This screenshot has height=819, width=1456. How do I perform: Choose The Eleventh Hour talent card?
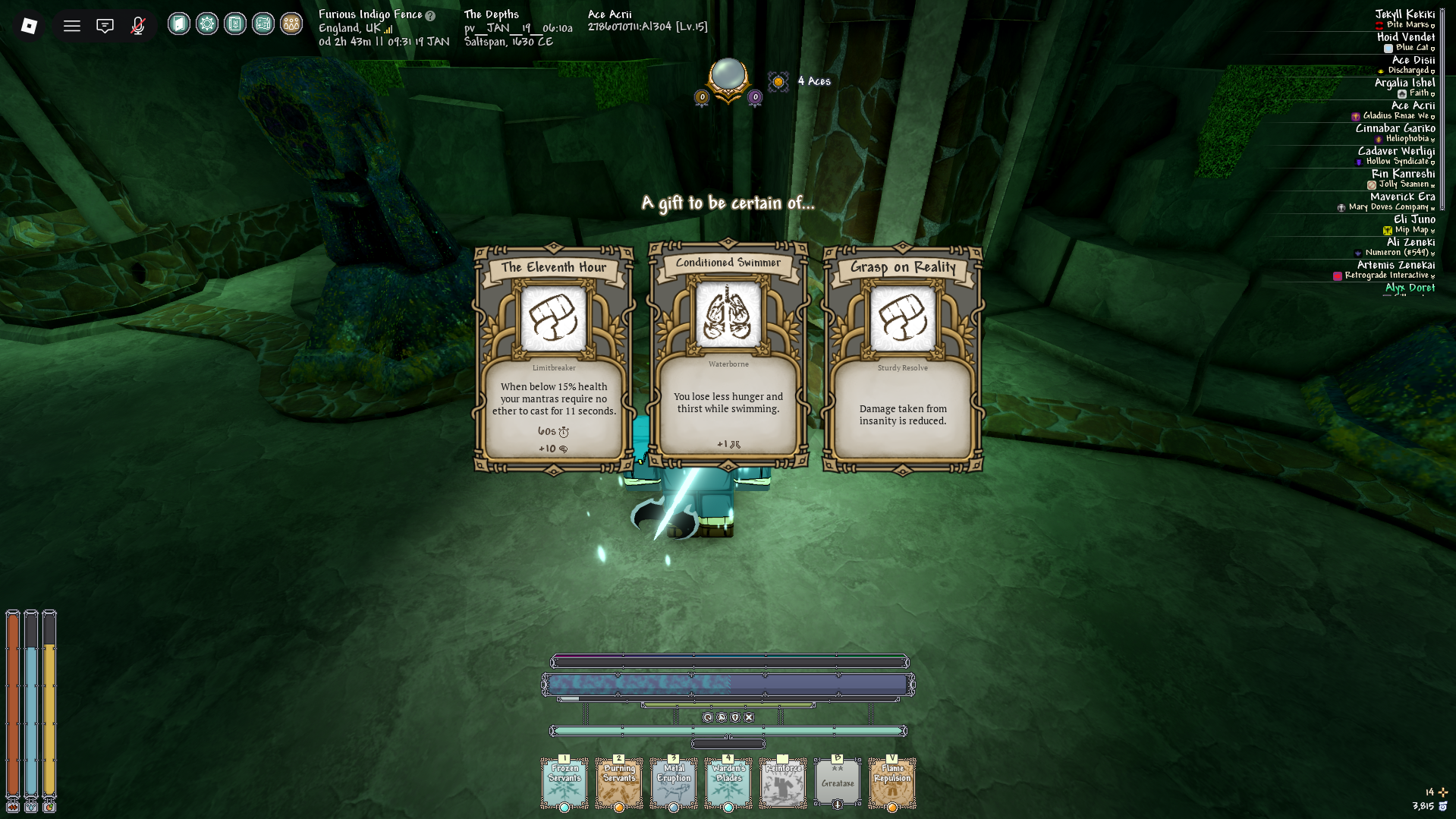point(554,358)
